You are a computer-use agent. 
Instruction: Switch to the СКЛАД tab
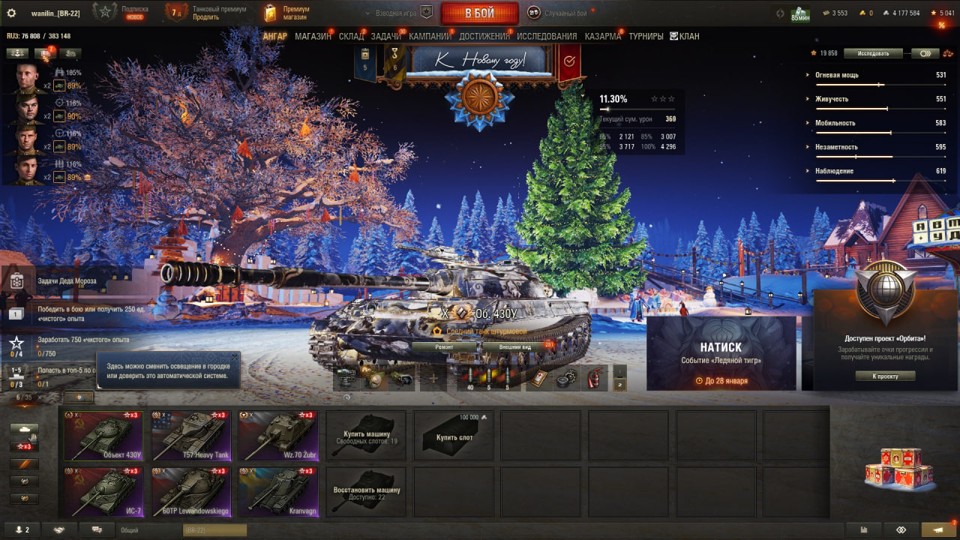pos(352,37)
